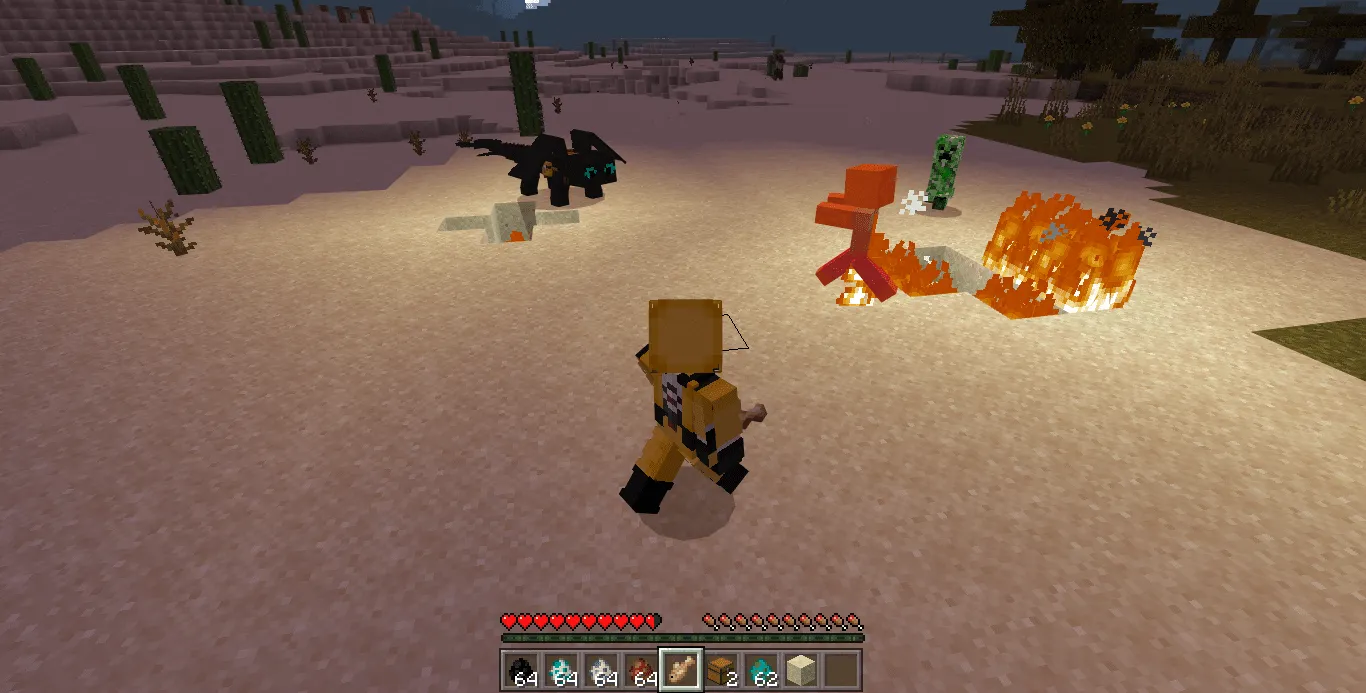Select the white egg with teal spots

[x=560, y=669]
